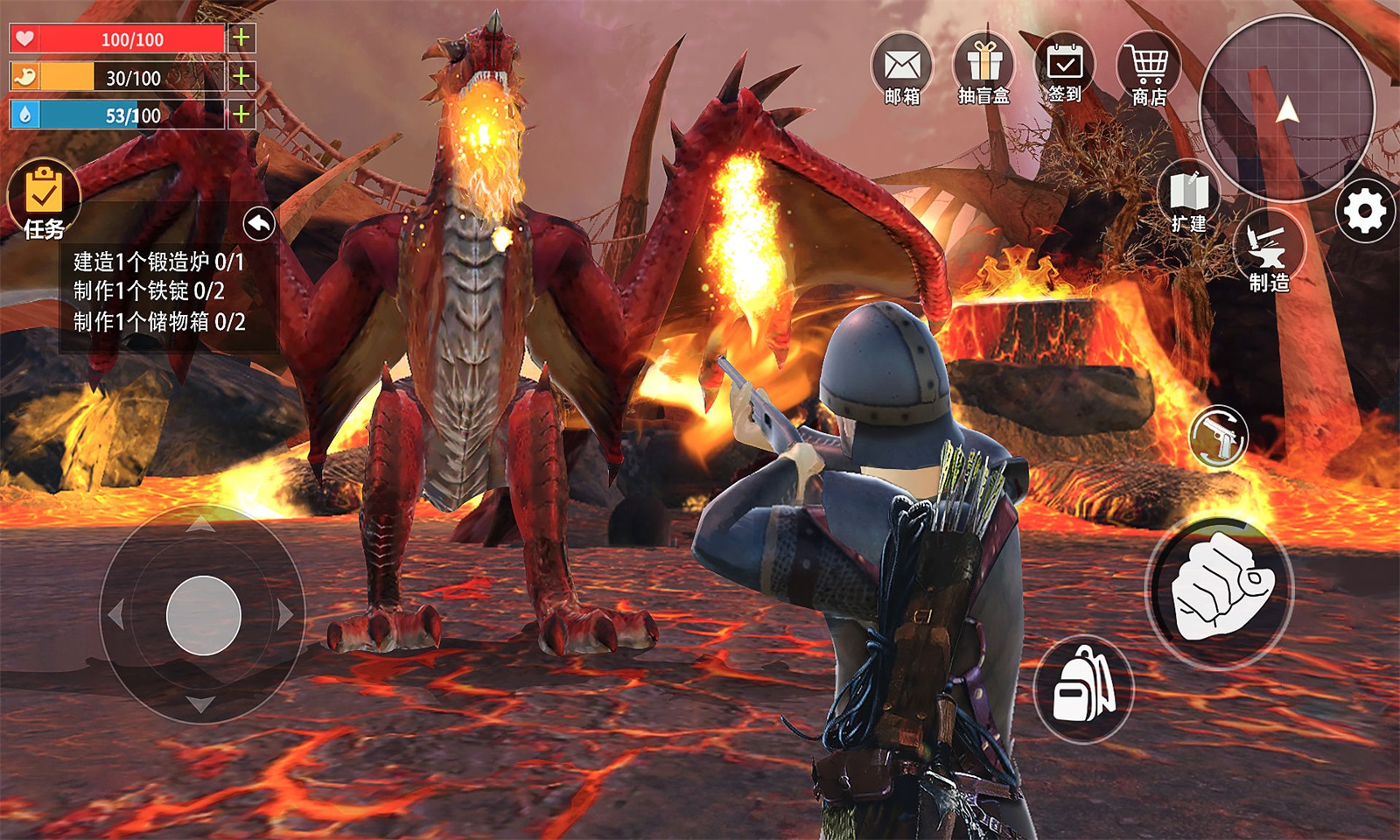This screenshot has width=1400, height=840.
Task: Collapse the quest list with back arrow
Action: (259, 224)
